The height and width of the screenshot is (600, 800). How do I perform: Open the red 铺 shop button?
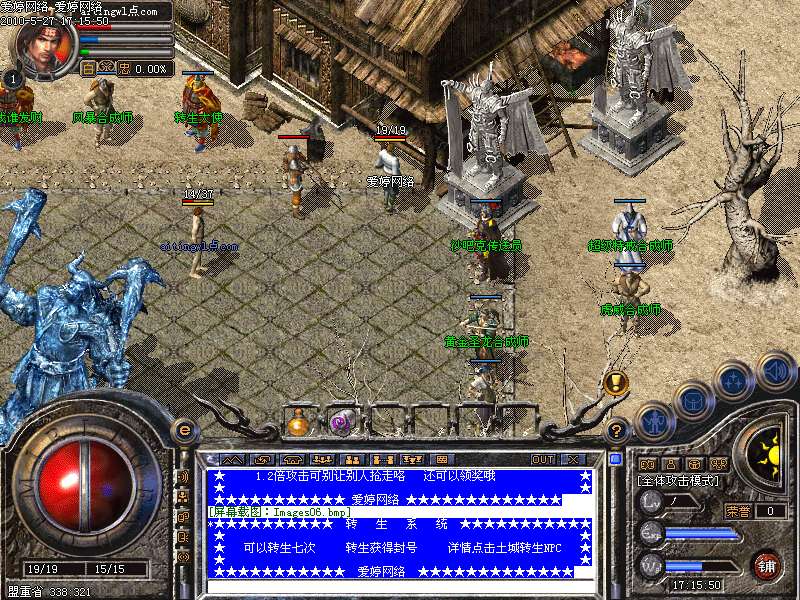[x=767, y=564]
